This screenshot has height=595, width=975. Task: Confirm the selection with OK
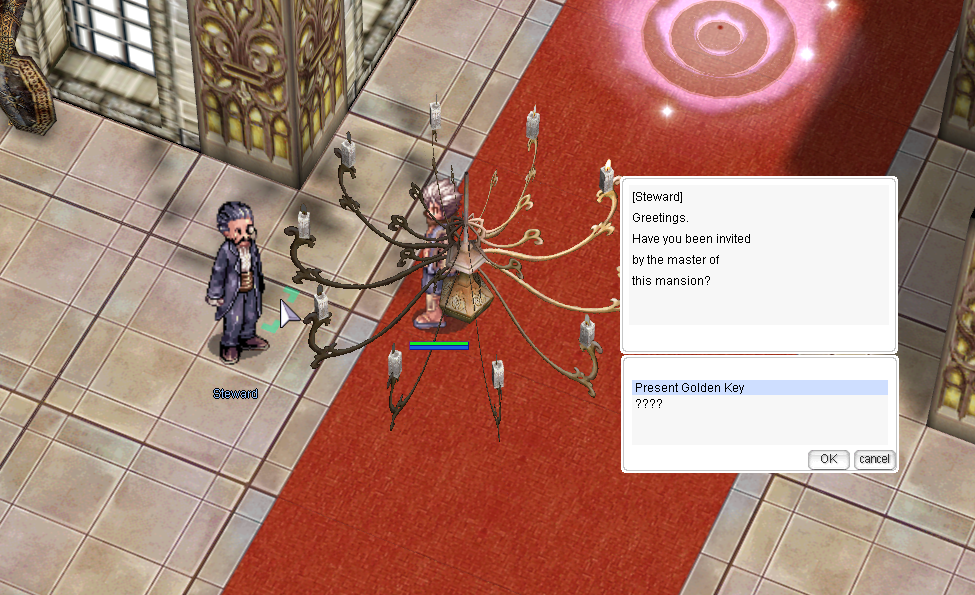[x=828, y=459]
